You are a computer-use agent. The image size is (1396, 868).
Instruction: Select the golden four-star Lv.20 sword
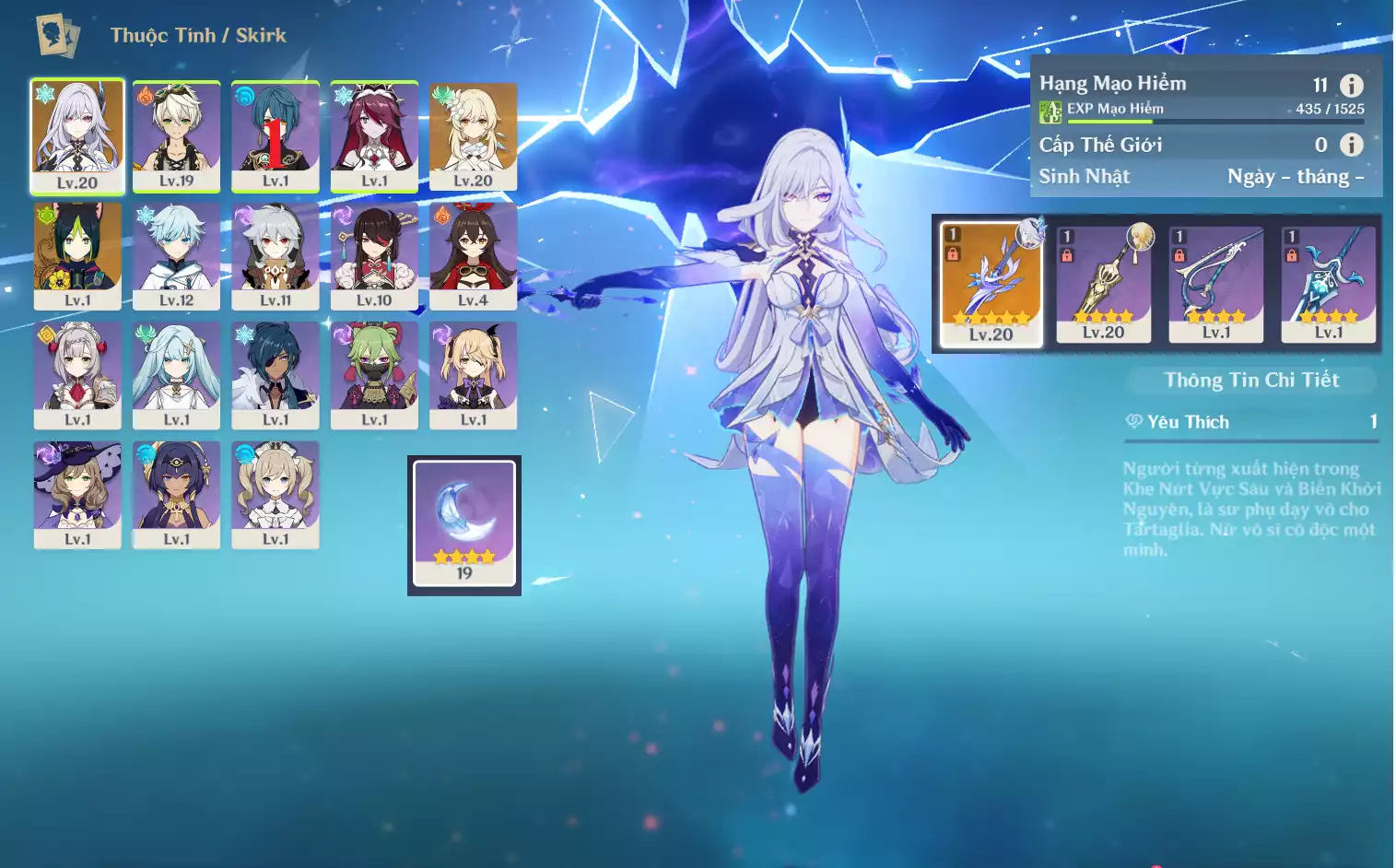coord(1103,283)
